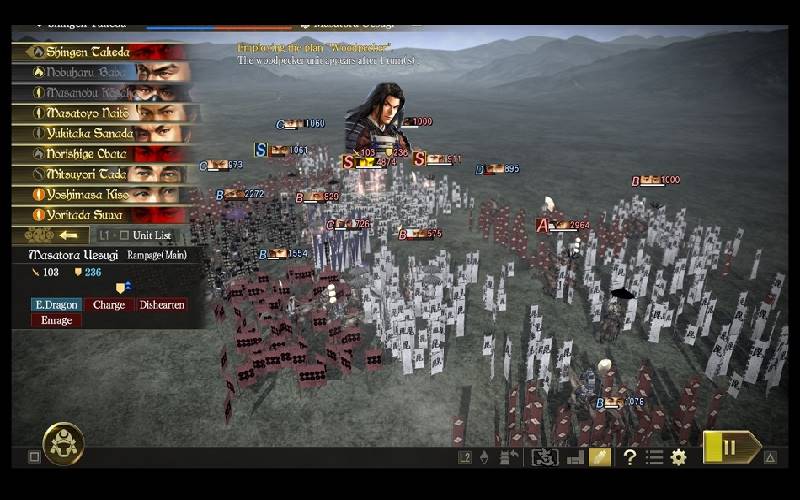Open the list icon in bottom toolbar
The image size is (800, 500).
[654, 457]
